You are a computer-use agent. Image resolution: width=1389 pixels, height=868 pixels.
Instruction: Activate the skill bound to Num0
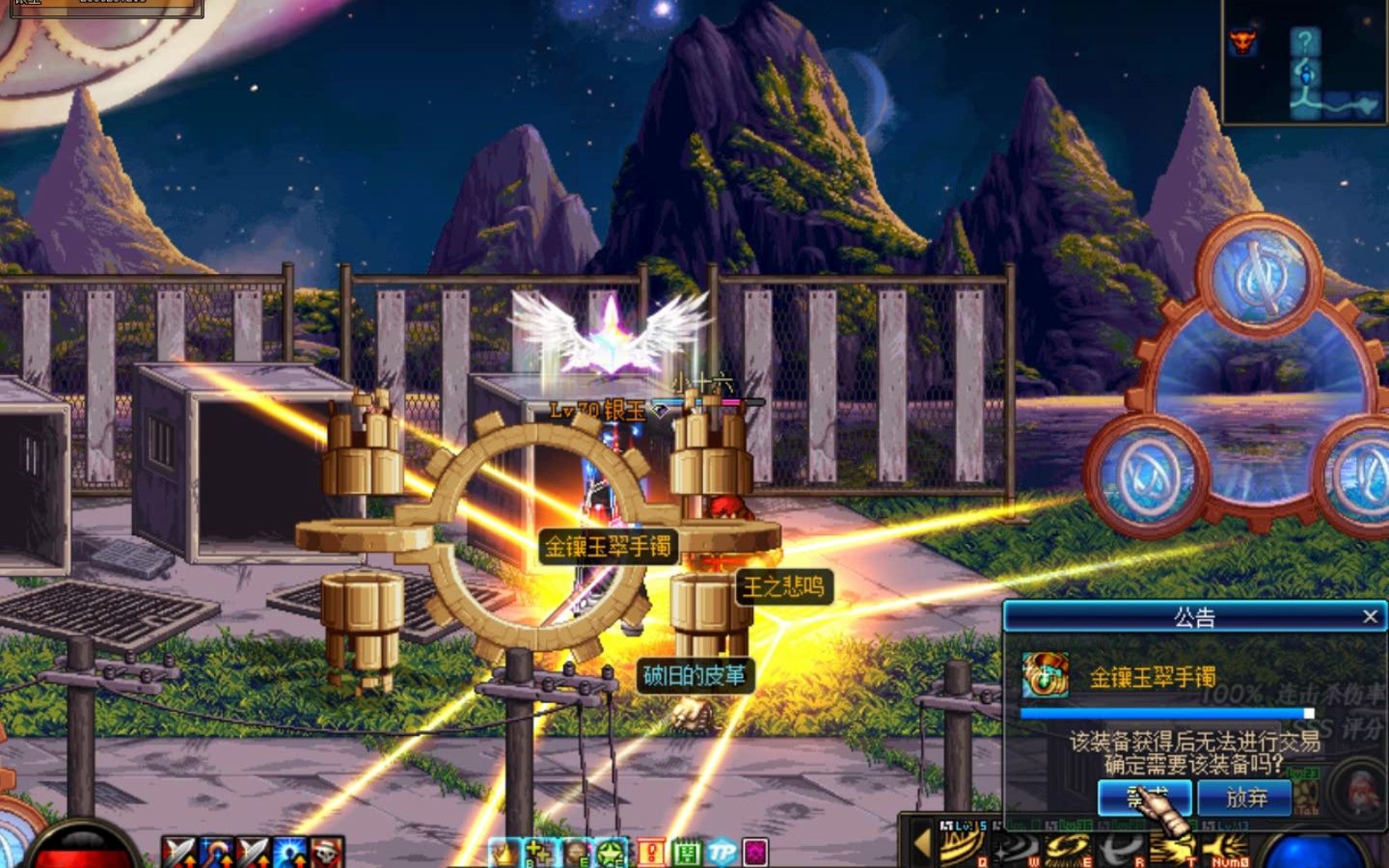pos(1226,847)
